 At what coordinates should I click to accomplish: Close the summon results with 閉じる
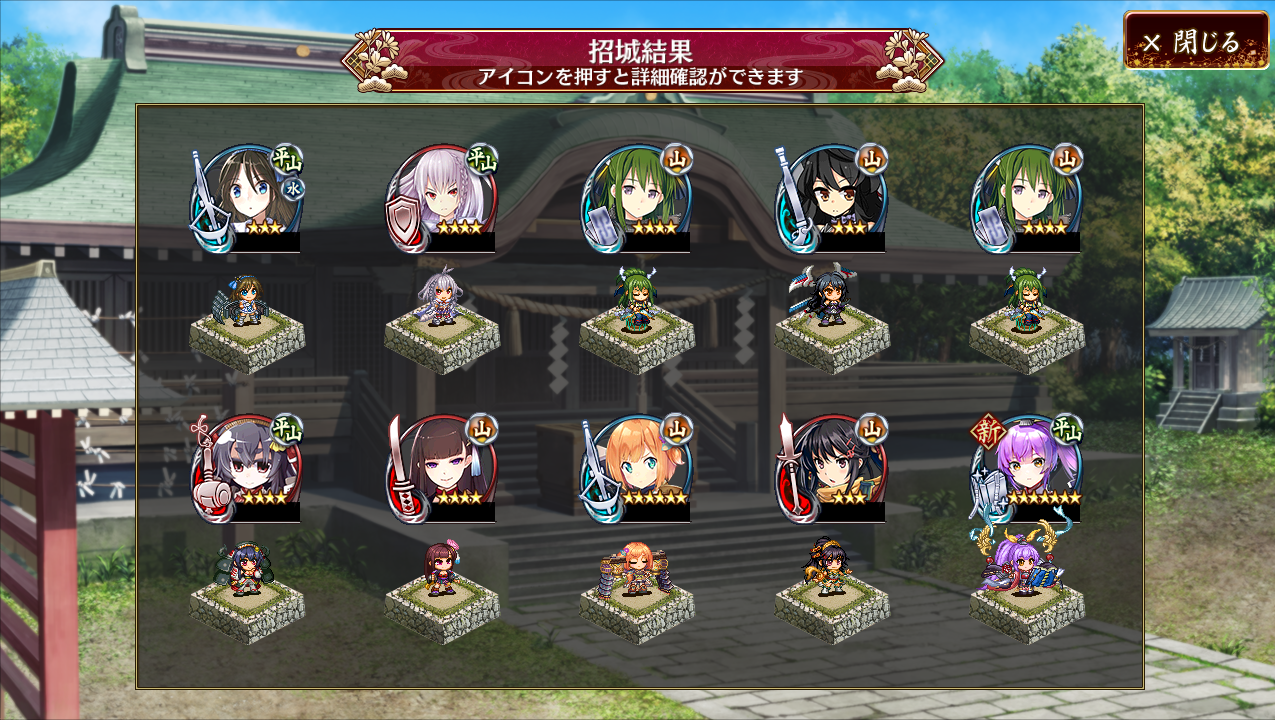pos(1195,41)
